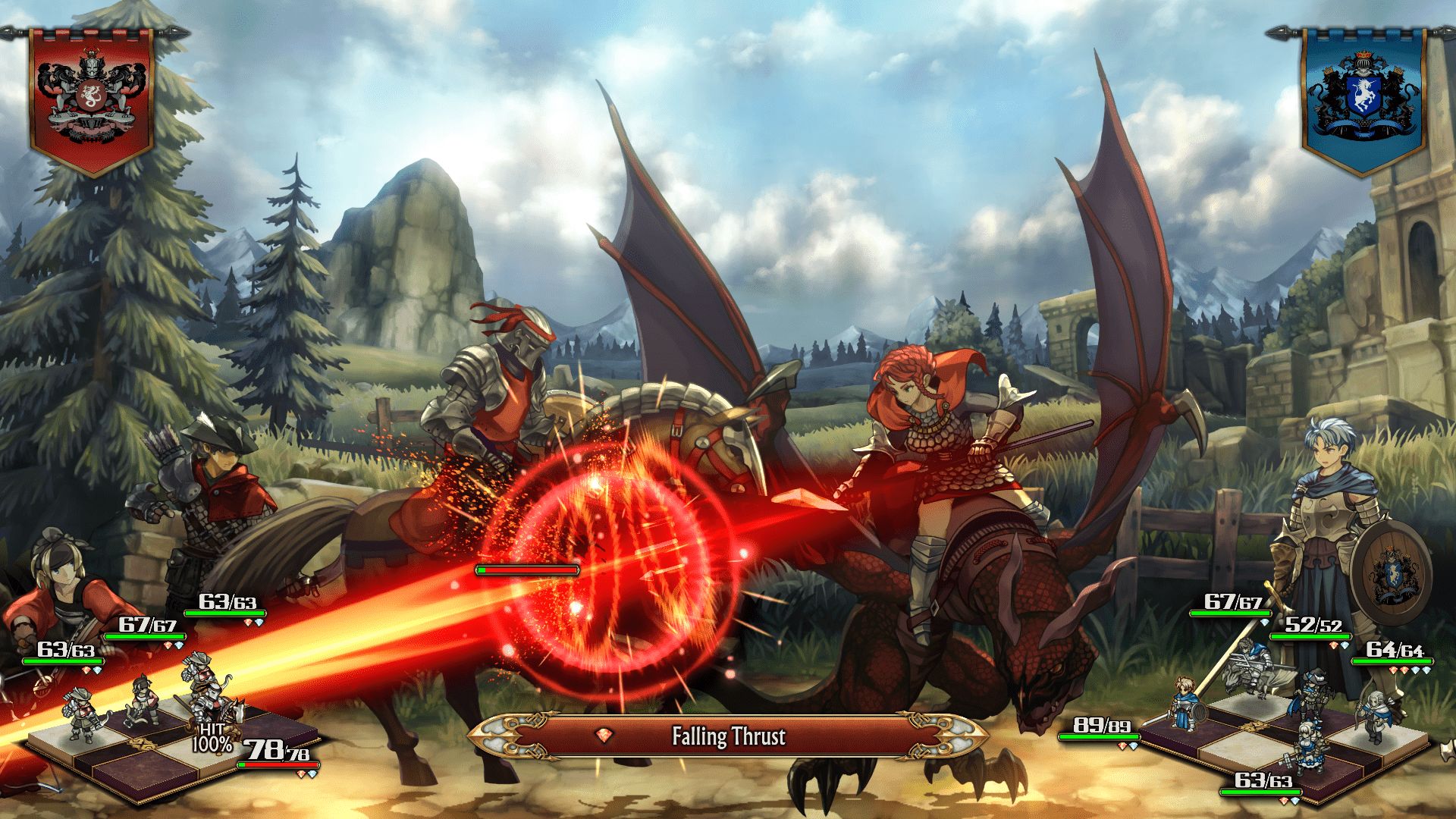Click the 67/67 HP text on the right side
Image resolution: width=1456 pixels, height=819 pixels.
pos(1232,604)
